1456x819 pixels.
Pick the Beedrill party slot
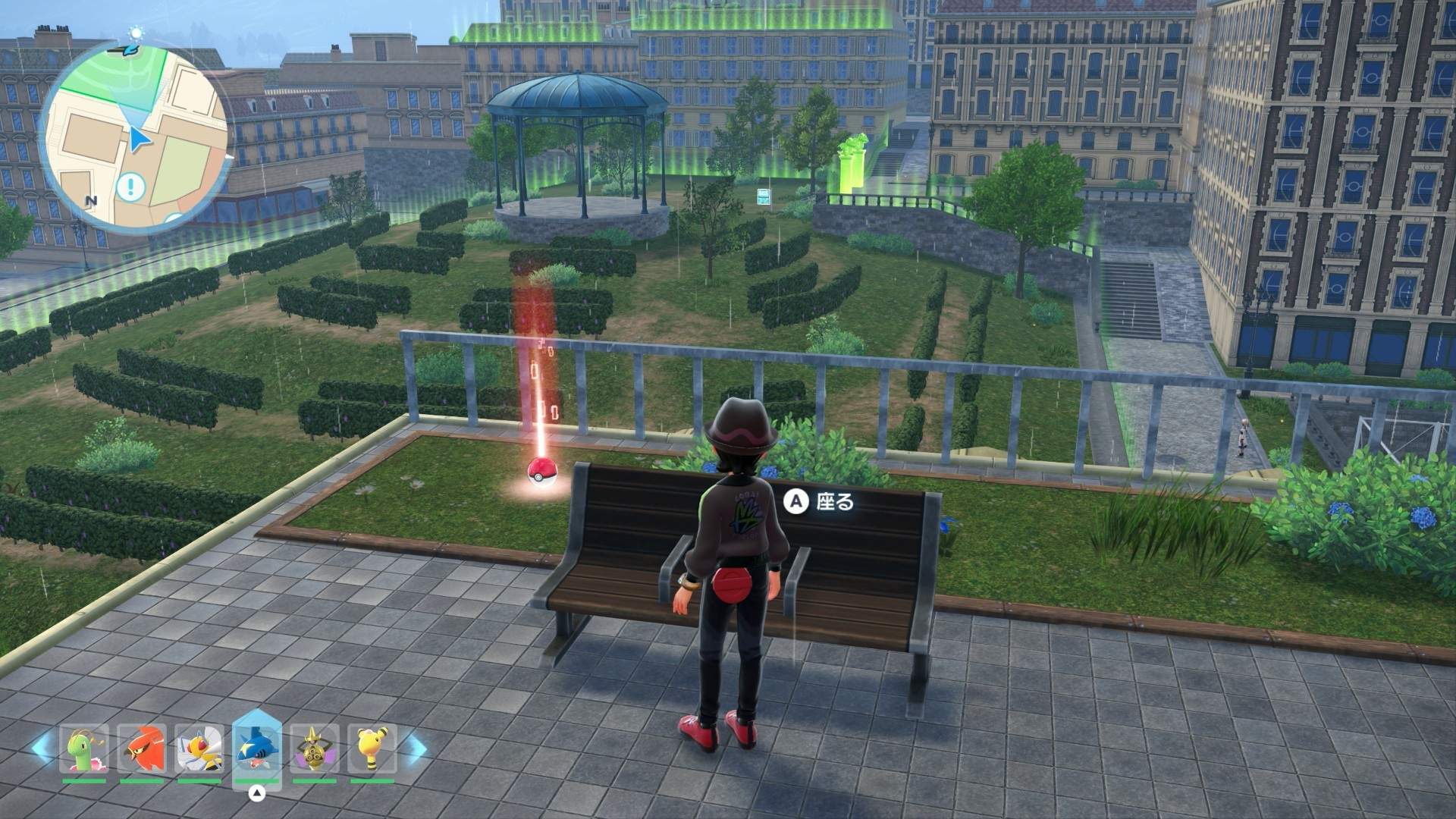pyautogui.click(x=199, y=749)
